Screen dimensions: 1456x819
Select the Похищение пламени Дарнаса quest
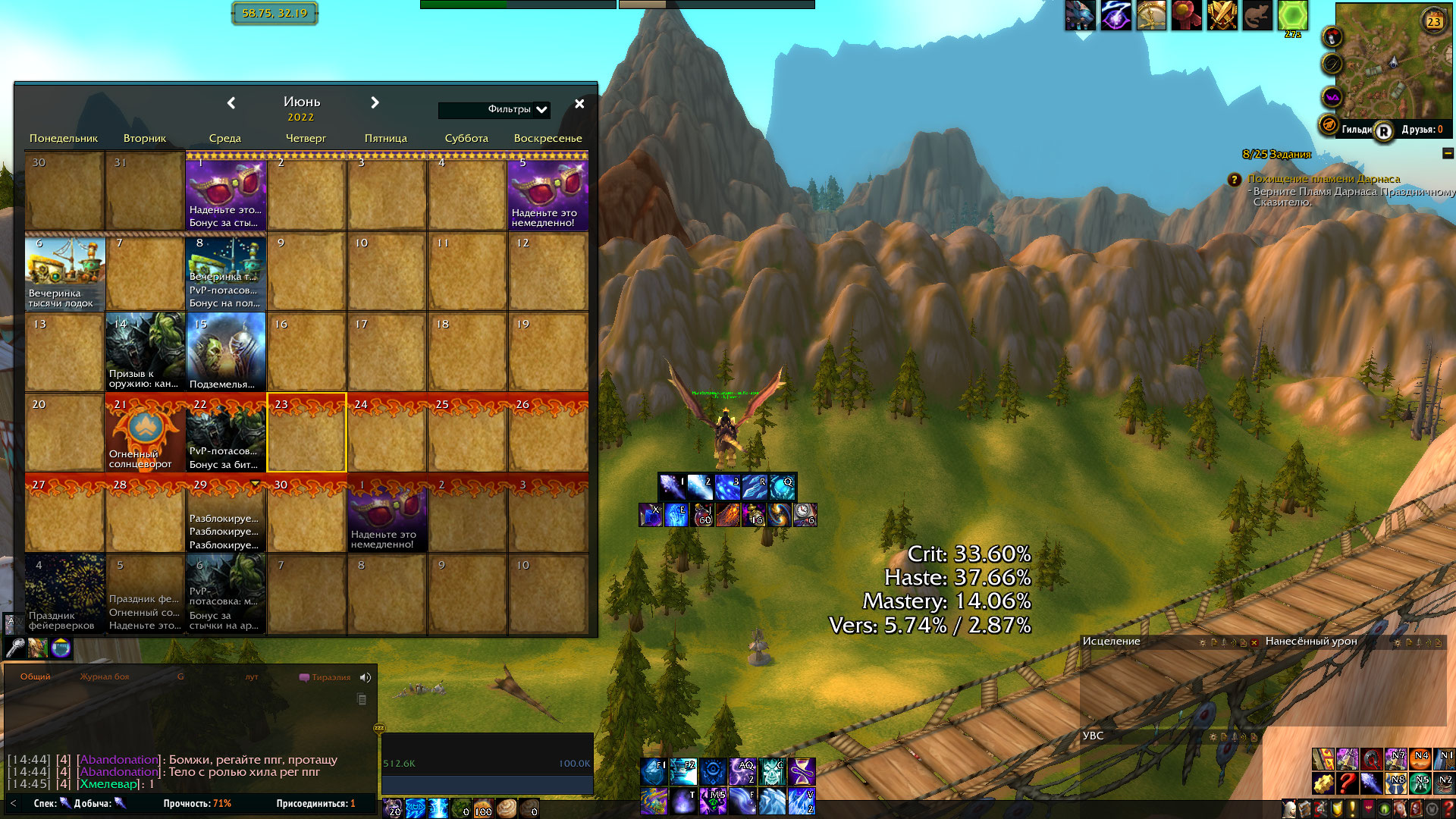pyautogui.click(x=1323, y=179)
